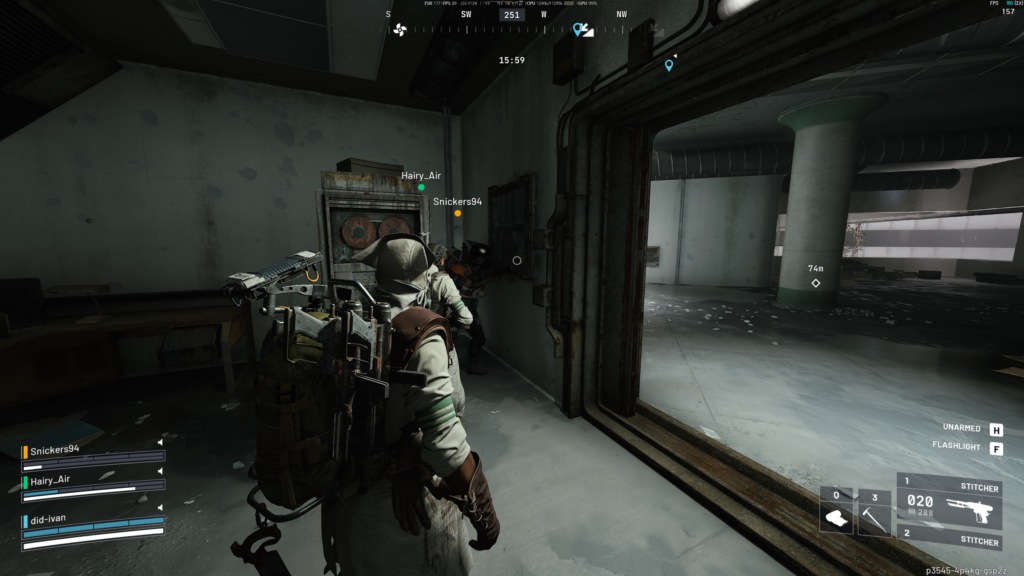Click Snickers94 in the squad list

tap(55, 449)
